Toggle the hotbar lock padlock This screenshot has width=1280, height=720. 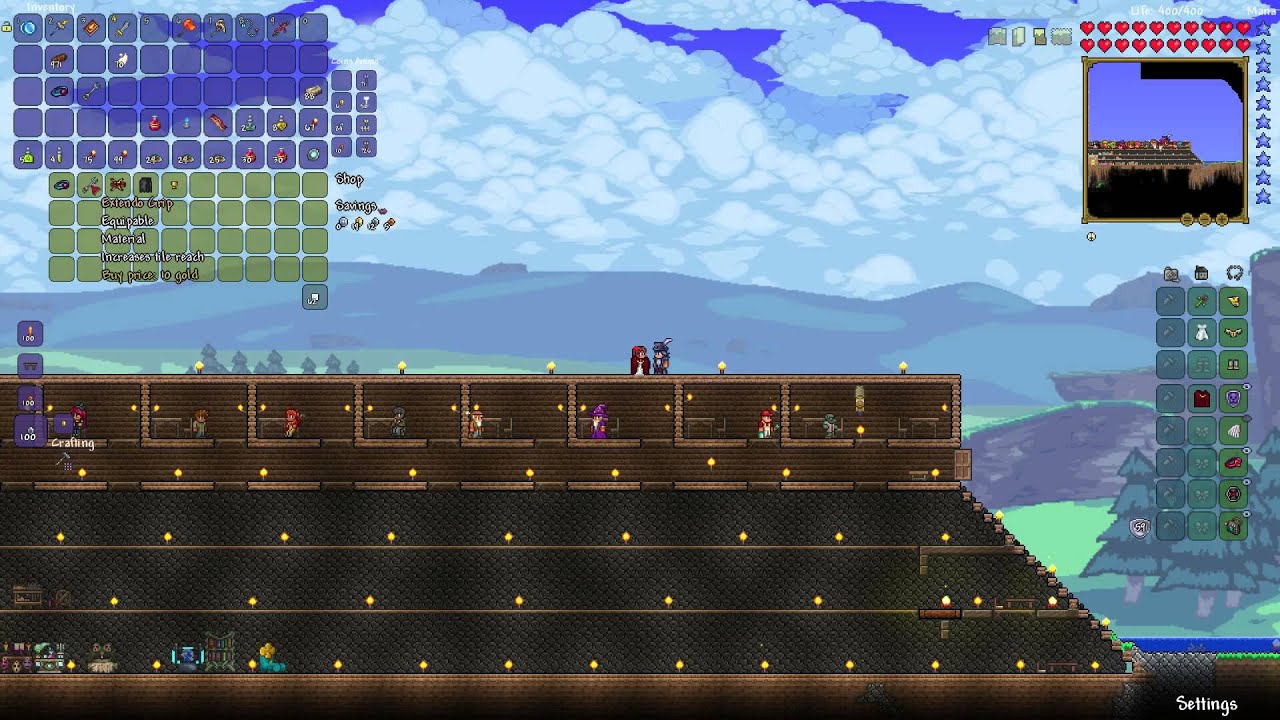point(7,28)
